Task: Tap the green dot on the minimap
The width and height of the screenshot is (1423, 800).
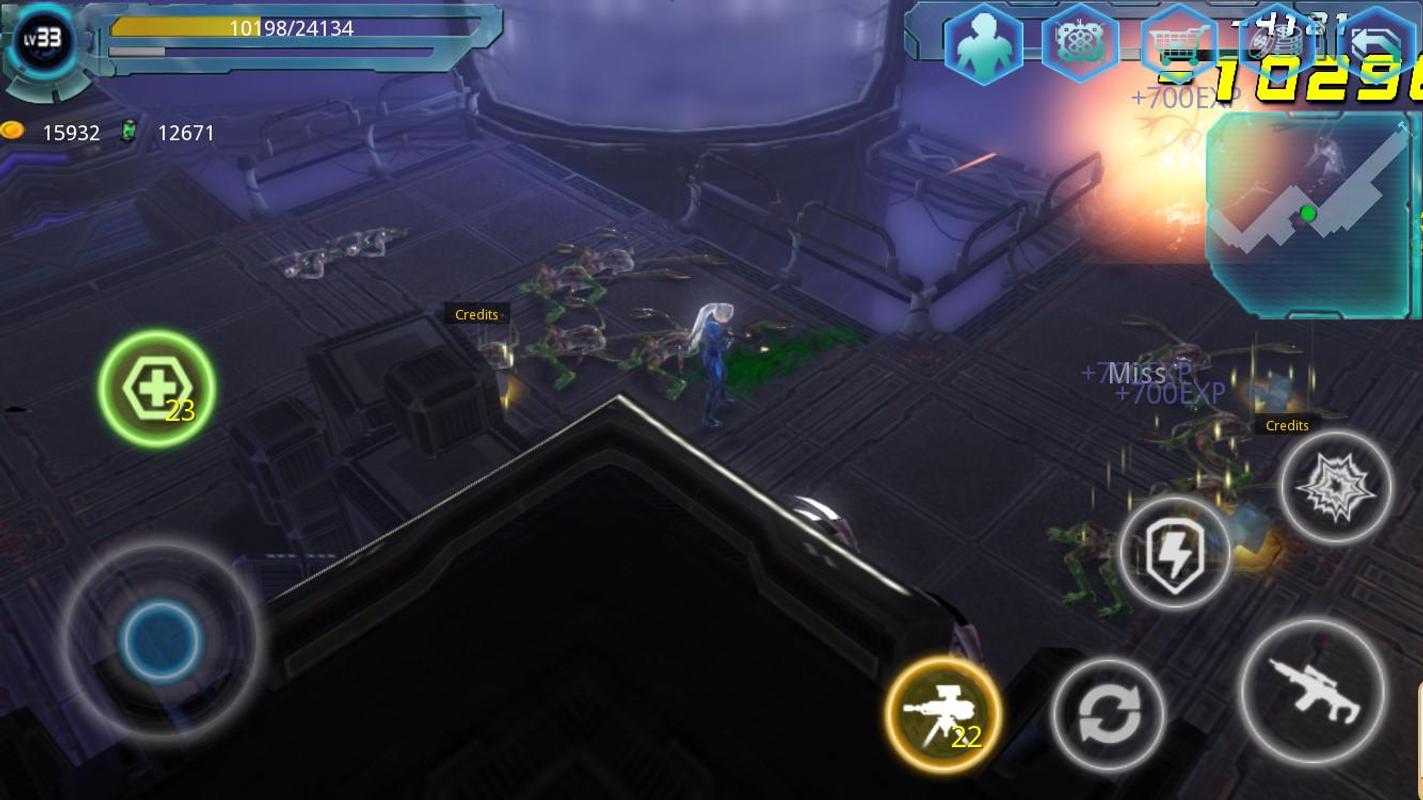Action: pos(1308,213)
